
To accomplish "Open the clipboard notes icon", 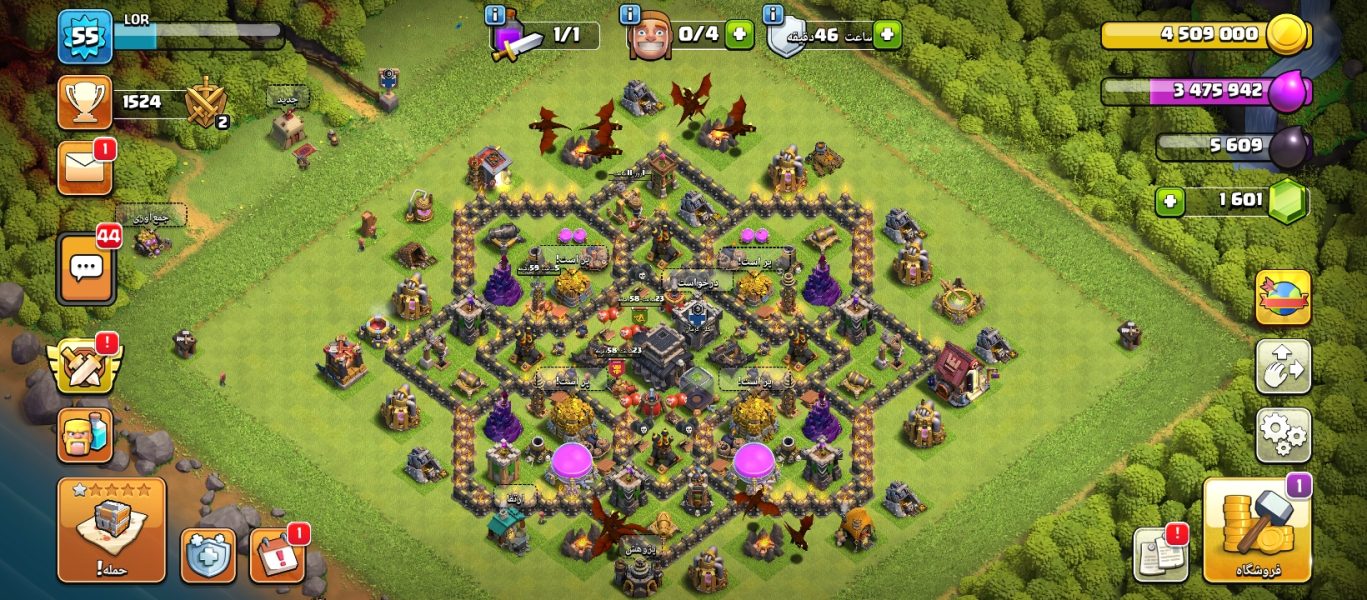I will click(x=1160, y=553).
